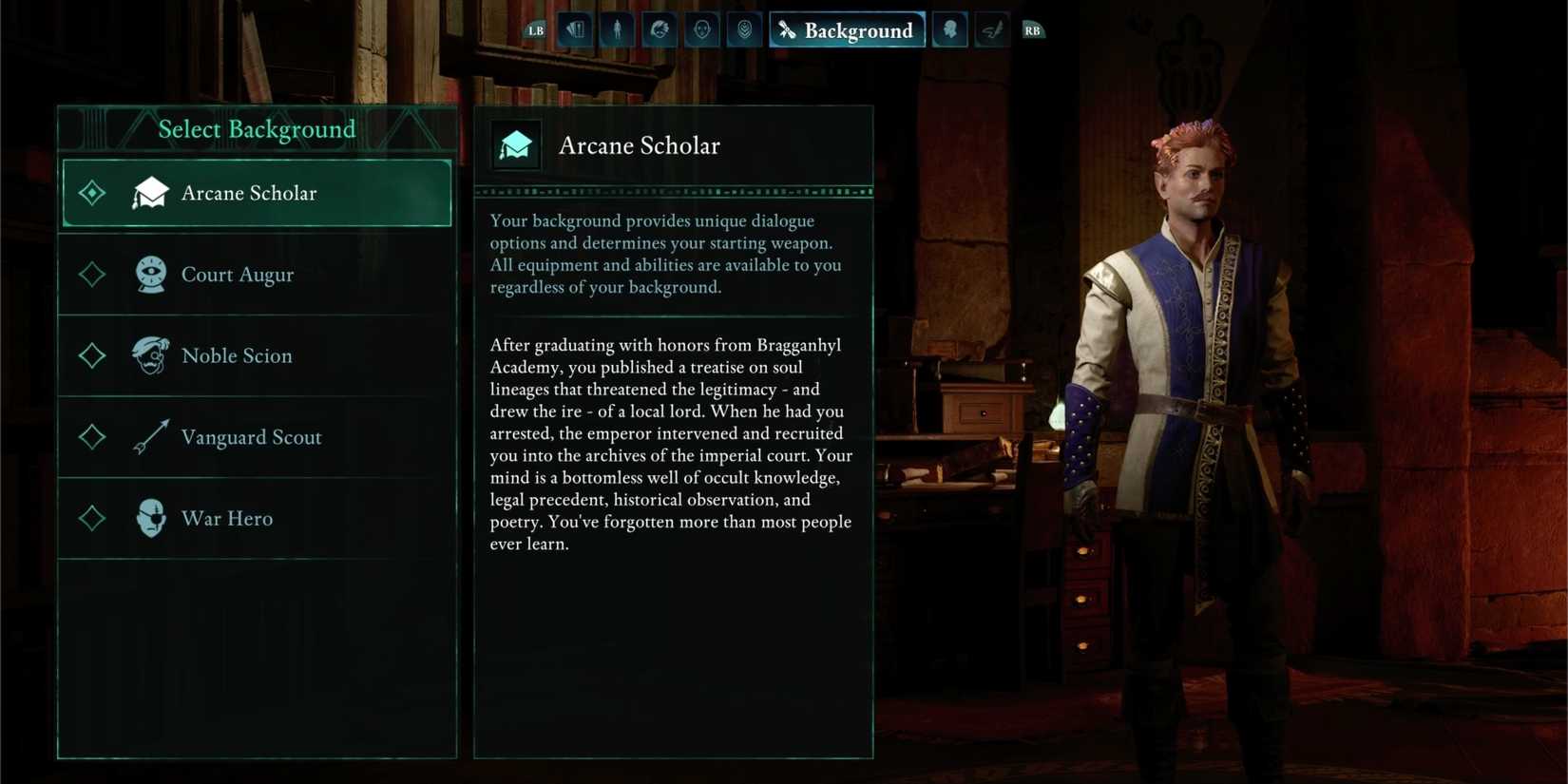Click the Court Augur crystal ball icon
This screenshot has height=784, width=1568.
click(152, 274)
